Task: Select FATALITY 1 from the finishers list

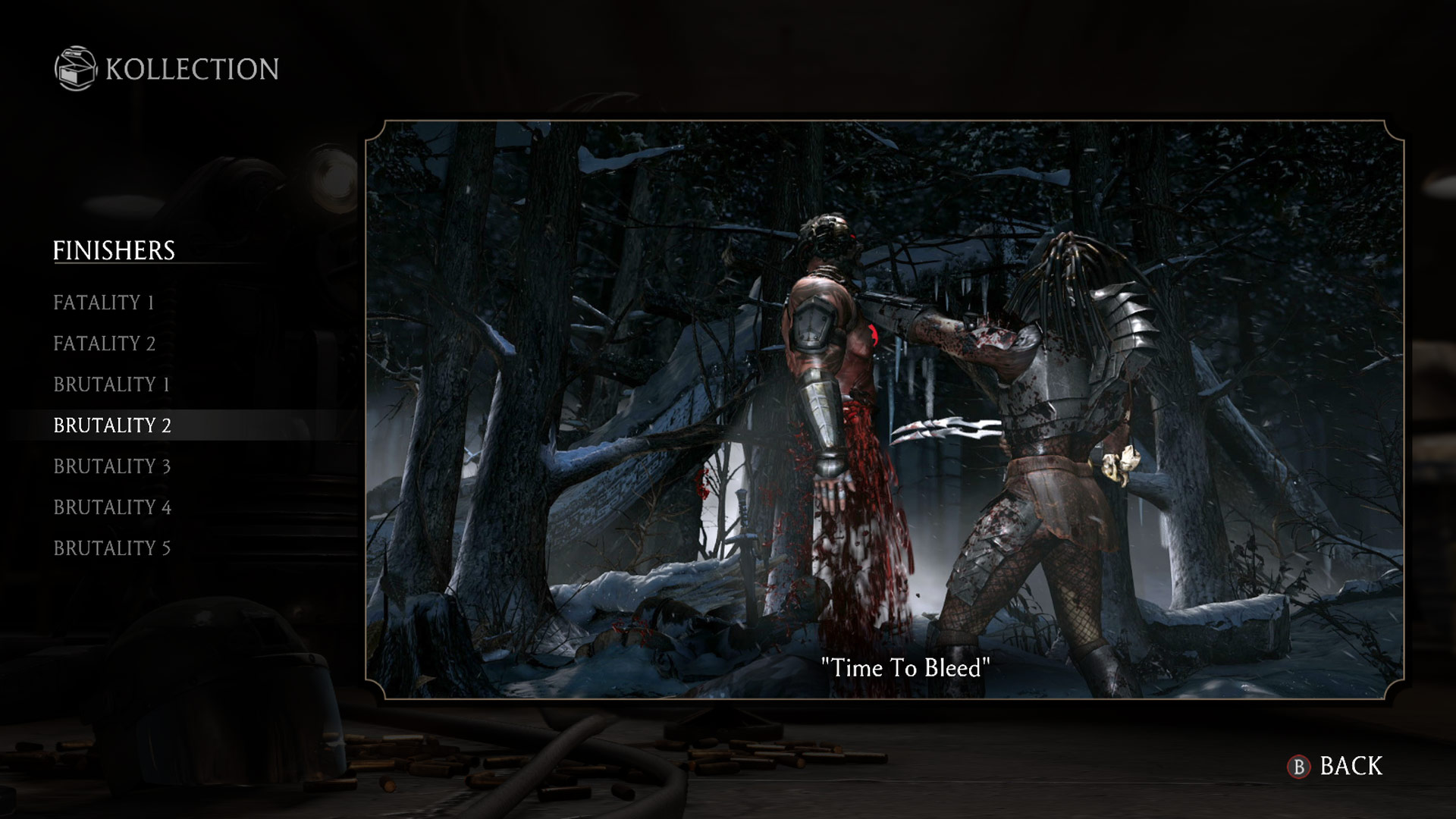Action: [x=104, y=303]
